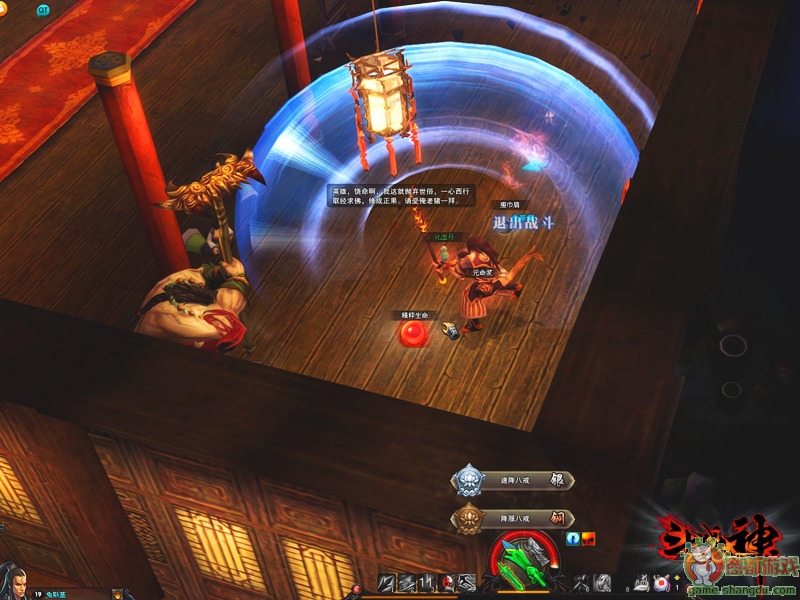Click the blue figure buff icon
This screenshot has height=600, width=800.
(x=574, y=538)
